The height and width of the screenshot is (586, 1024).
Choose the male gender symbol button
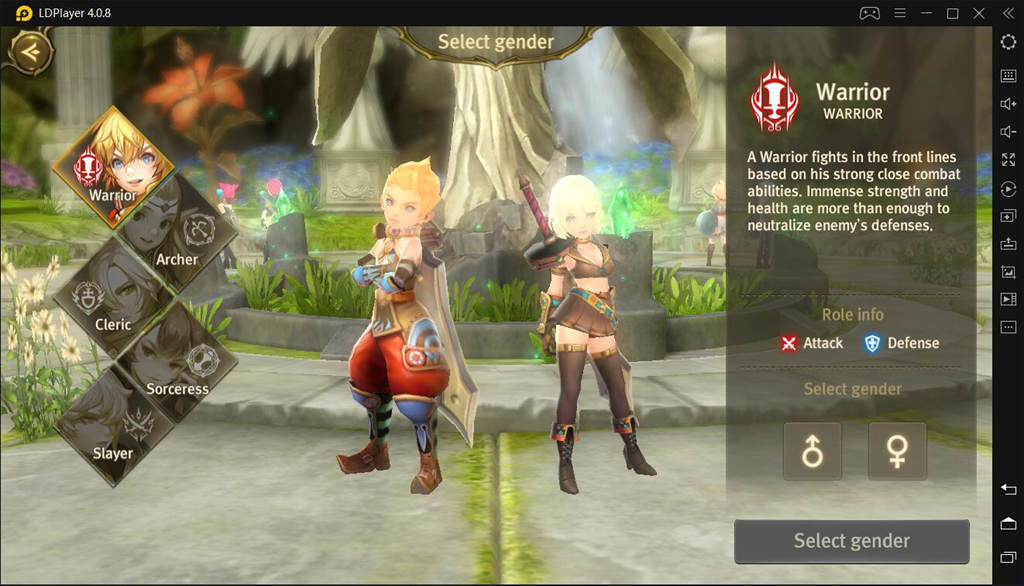click(812, 451)
